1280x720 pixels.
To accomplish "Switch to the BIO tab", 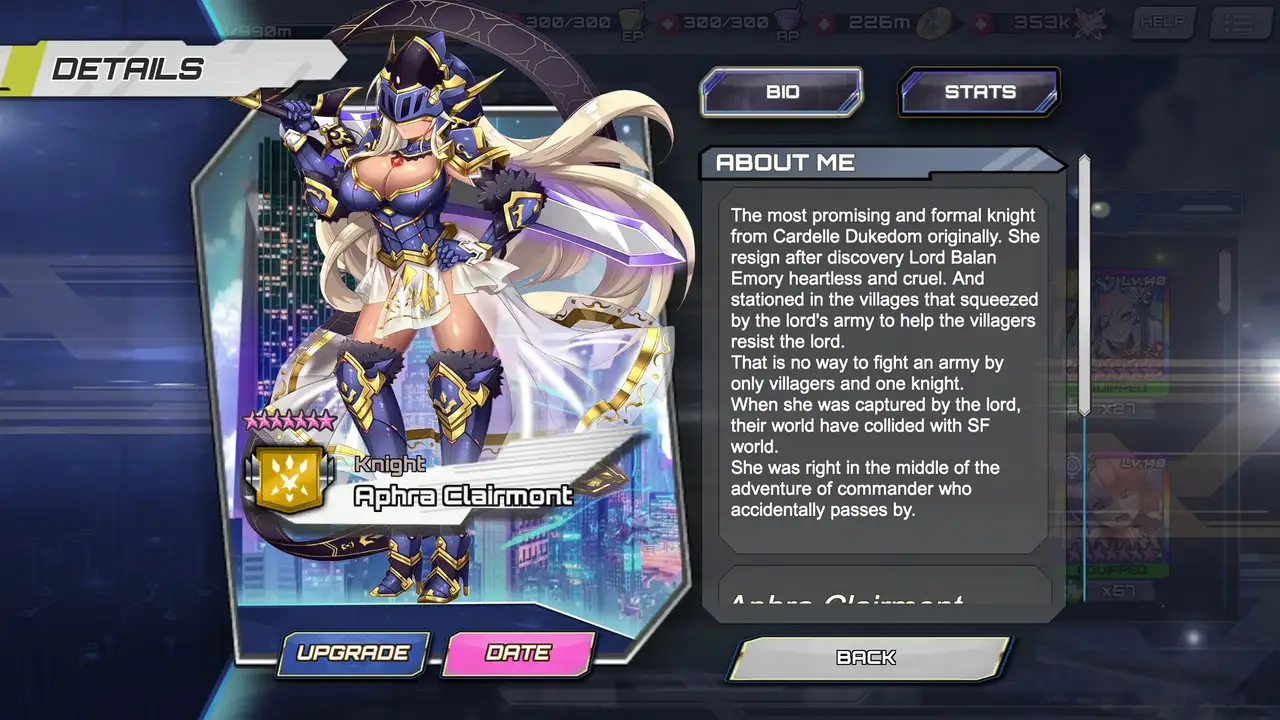I will tap(781, 92).
